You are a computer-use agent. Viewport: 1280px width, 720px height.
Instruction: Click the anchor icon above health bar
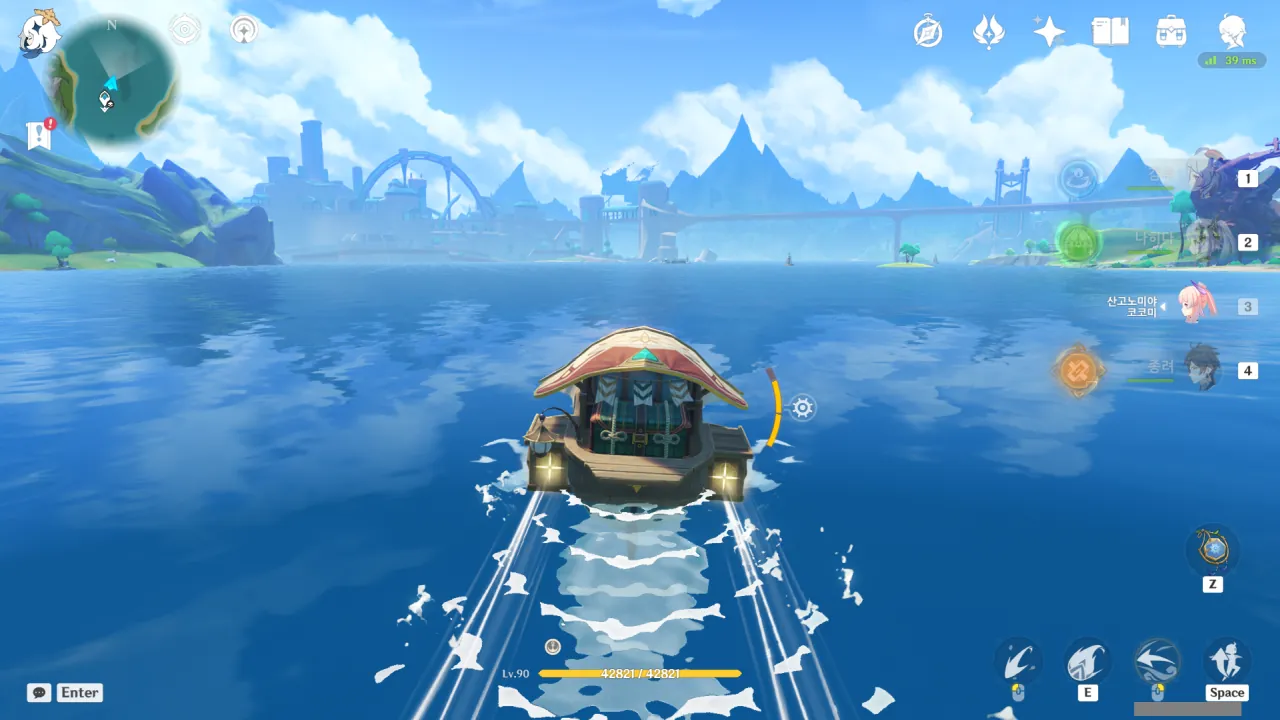tap(552, 647)
